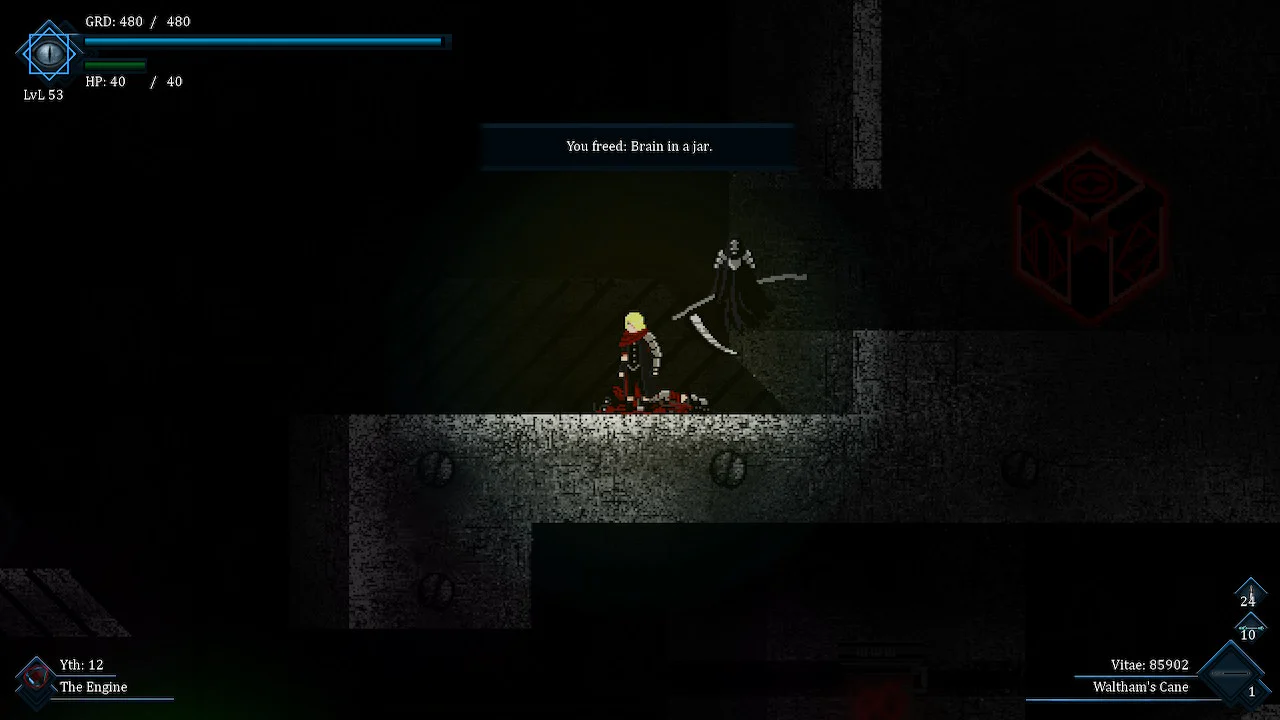Select the eye emblem HUD icon
Viewport: 1280px width, 720px height.
[x=48, y=54]
